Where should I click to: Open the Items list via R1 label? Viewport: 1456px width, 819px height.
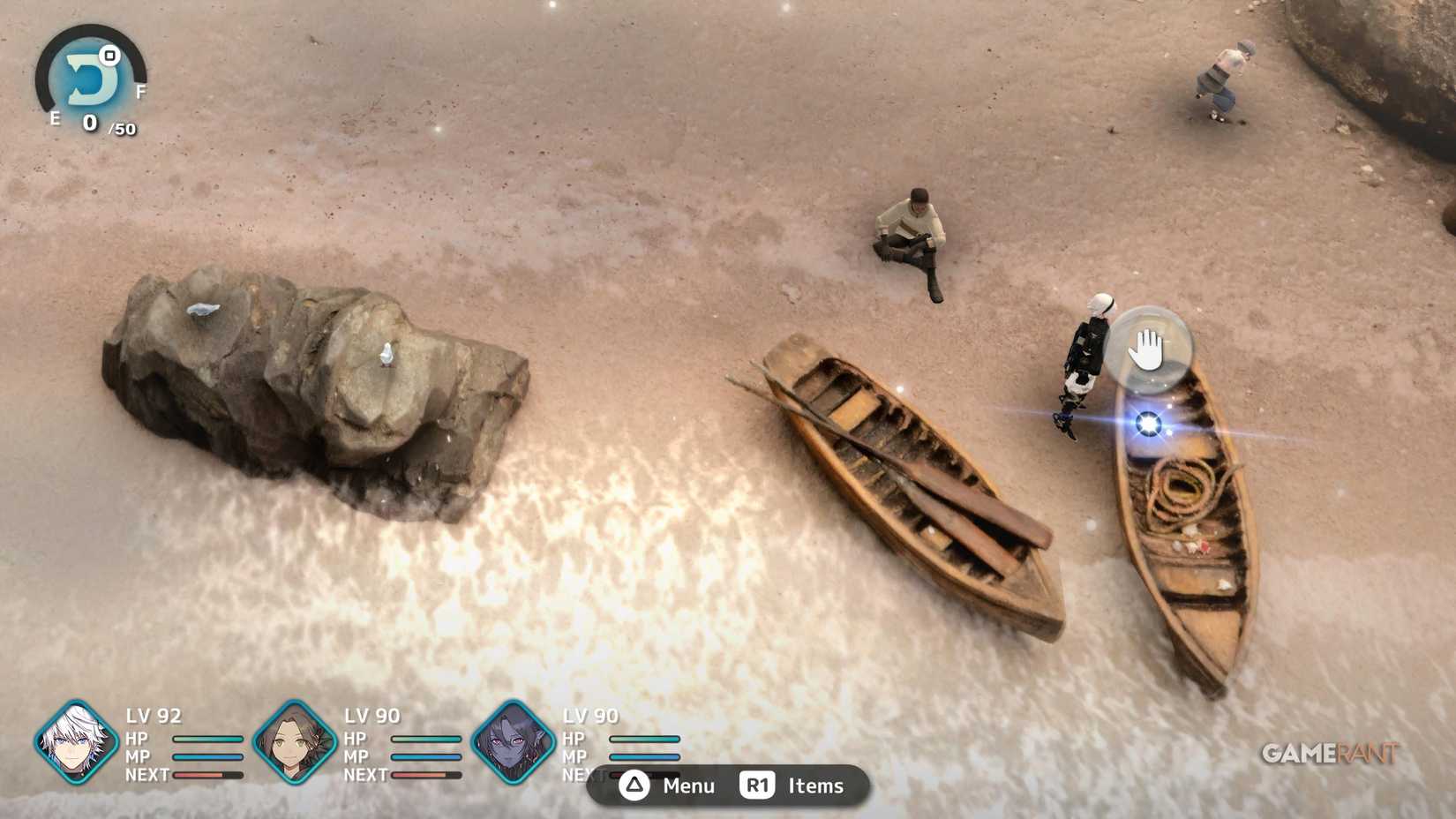816,785
